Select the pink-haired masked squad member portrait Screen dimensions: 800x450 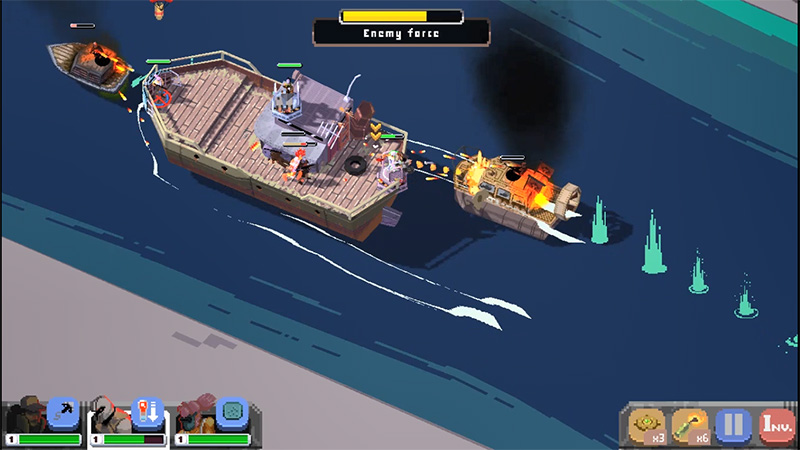pyautogui.click(x=195, y=415)
